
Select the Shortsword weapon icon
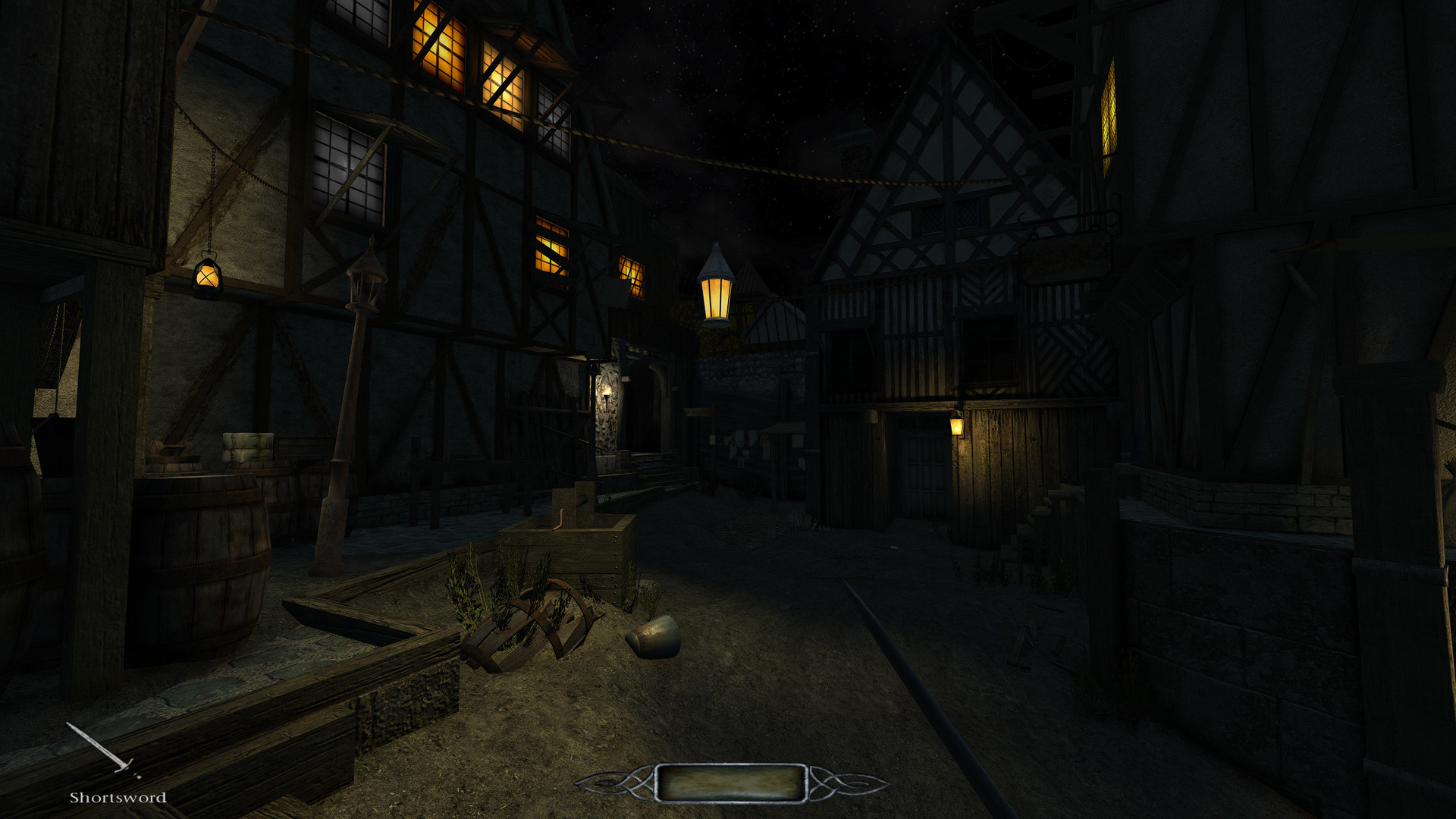103,750
